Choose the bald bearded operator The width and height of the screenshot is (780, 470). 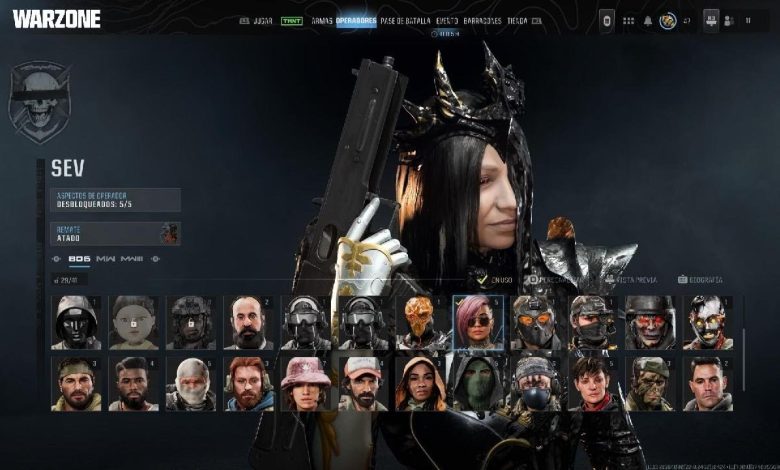(248, 322)
